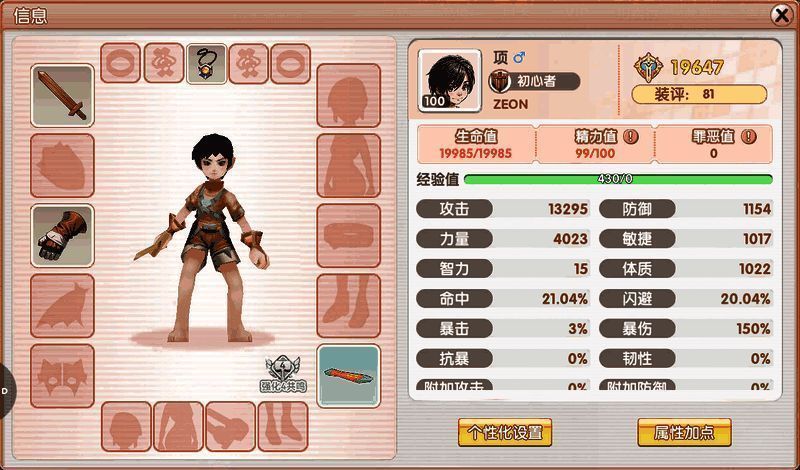The height and width of the screenshot is (470, 800).
Task: Show the 罪恶值 sin value info tooltip
Action: pyautogui.click(x=748, y=136)
